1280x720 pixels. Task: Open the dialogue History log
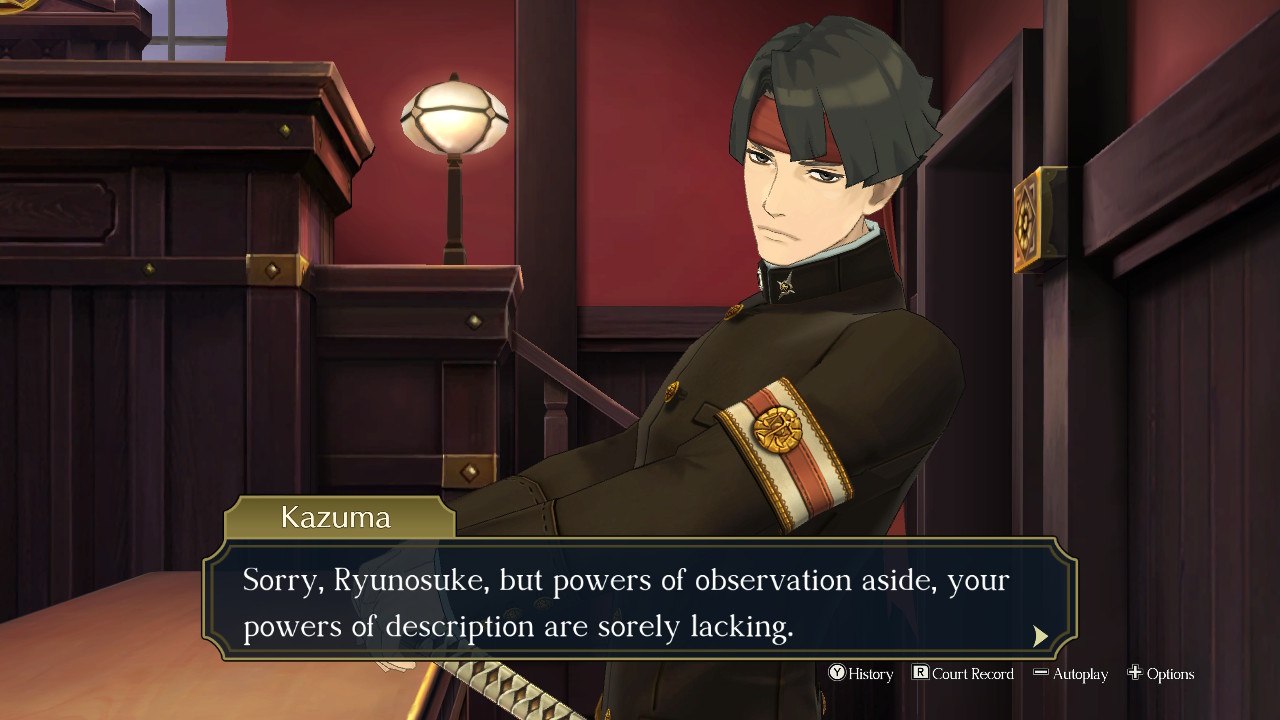[x=861, y=674]
